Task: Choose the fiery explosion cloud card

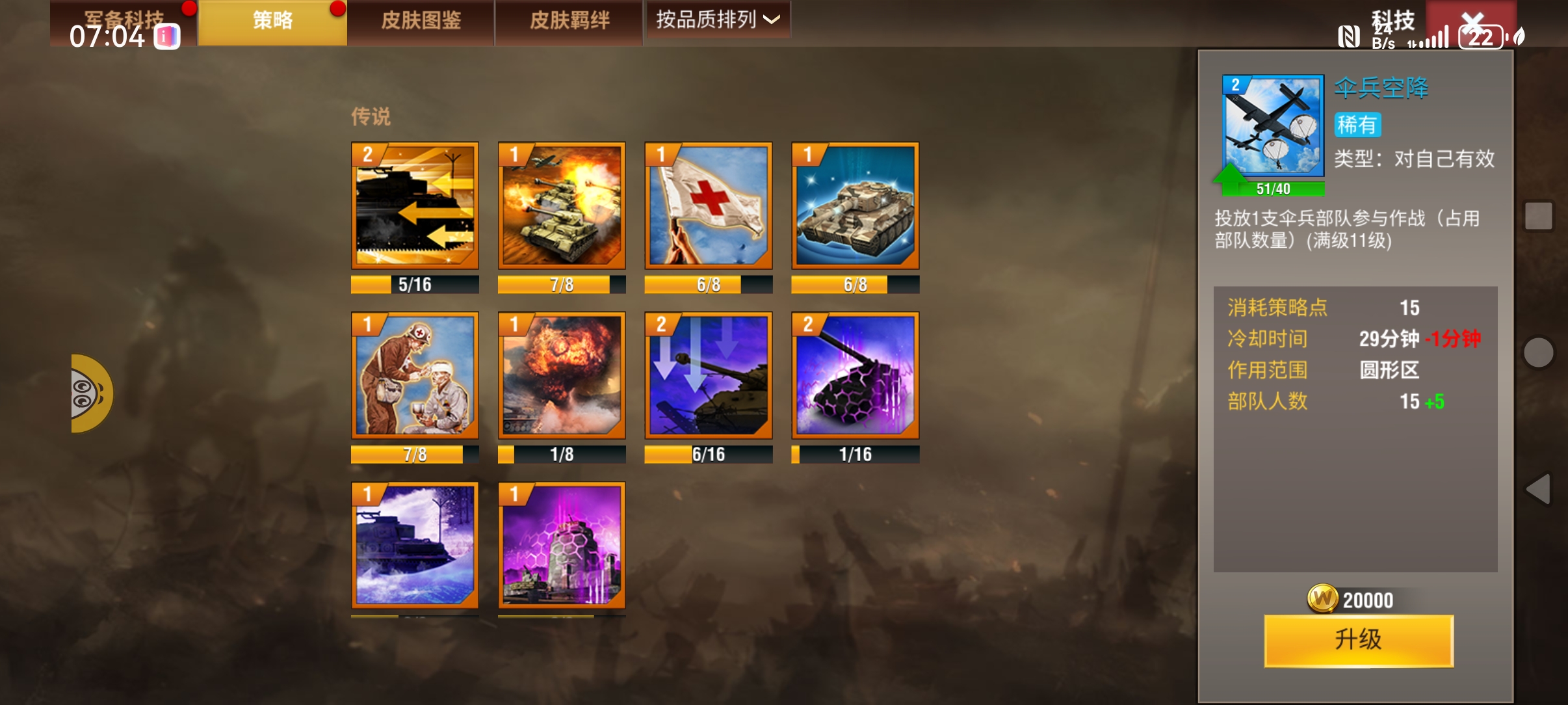Action: click(562, 375)
